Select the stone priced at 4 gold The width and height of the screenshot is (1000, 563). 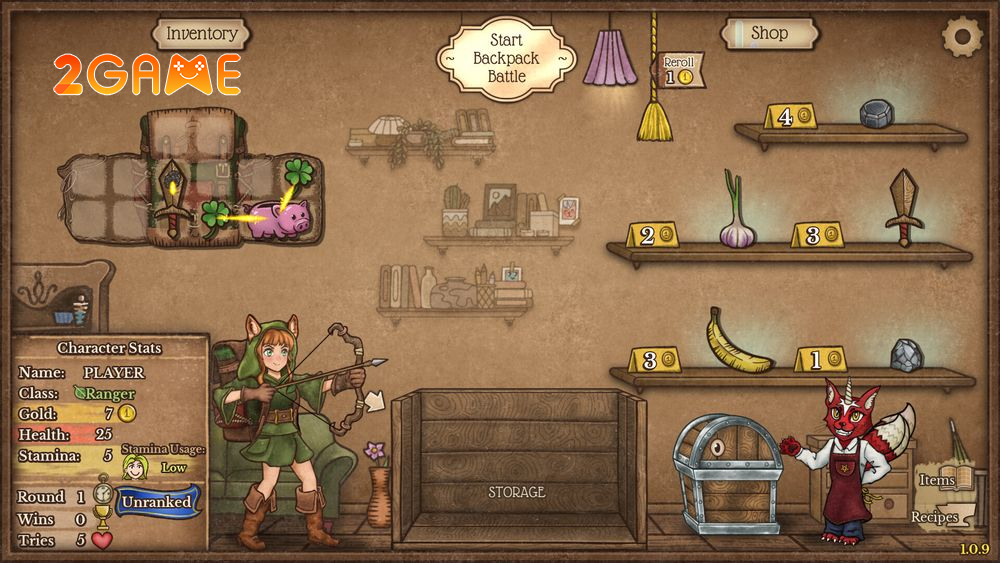click(x=877, y=113)
